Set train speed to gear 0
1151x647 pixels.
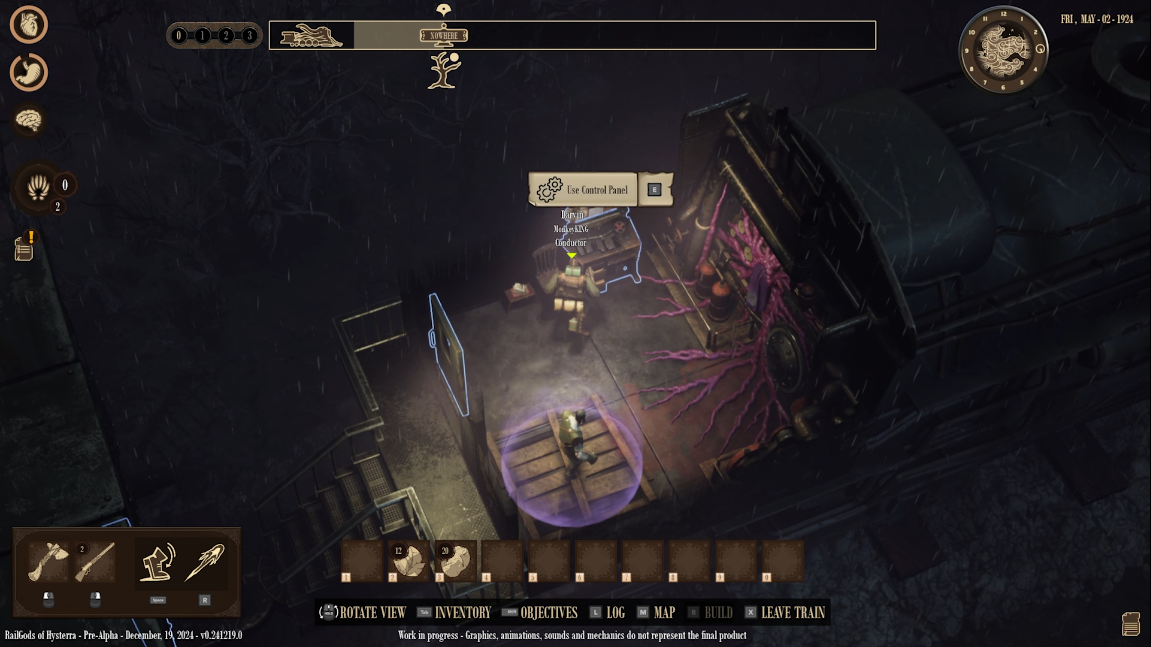[x=179, y=36]
